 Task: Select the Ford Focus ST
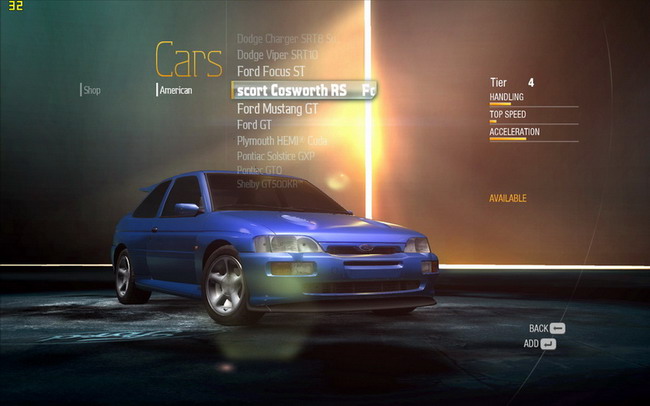(271, 72)
